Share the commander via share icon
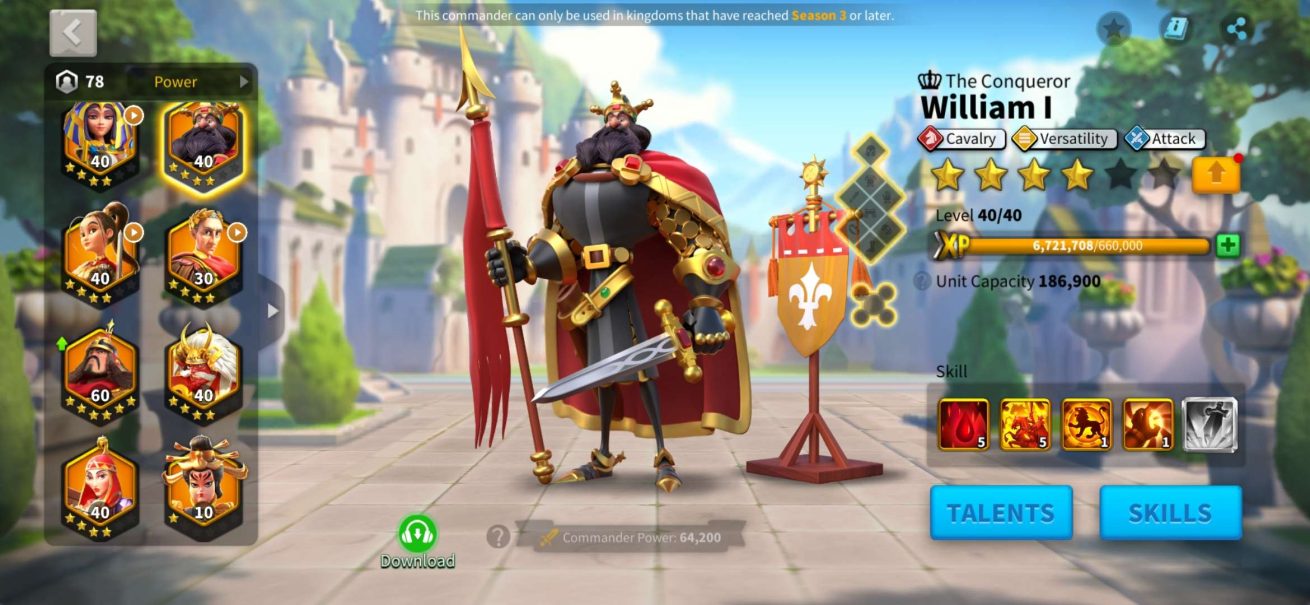This screenshot has width=1310, height=605. click(1238, 29)
